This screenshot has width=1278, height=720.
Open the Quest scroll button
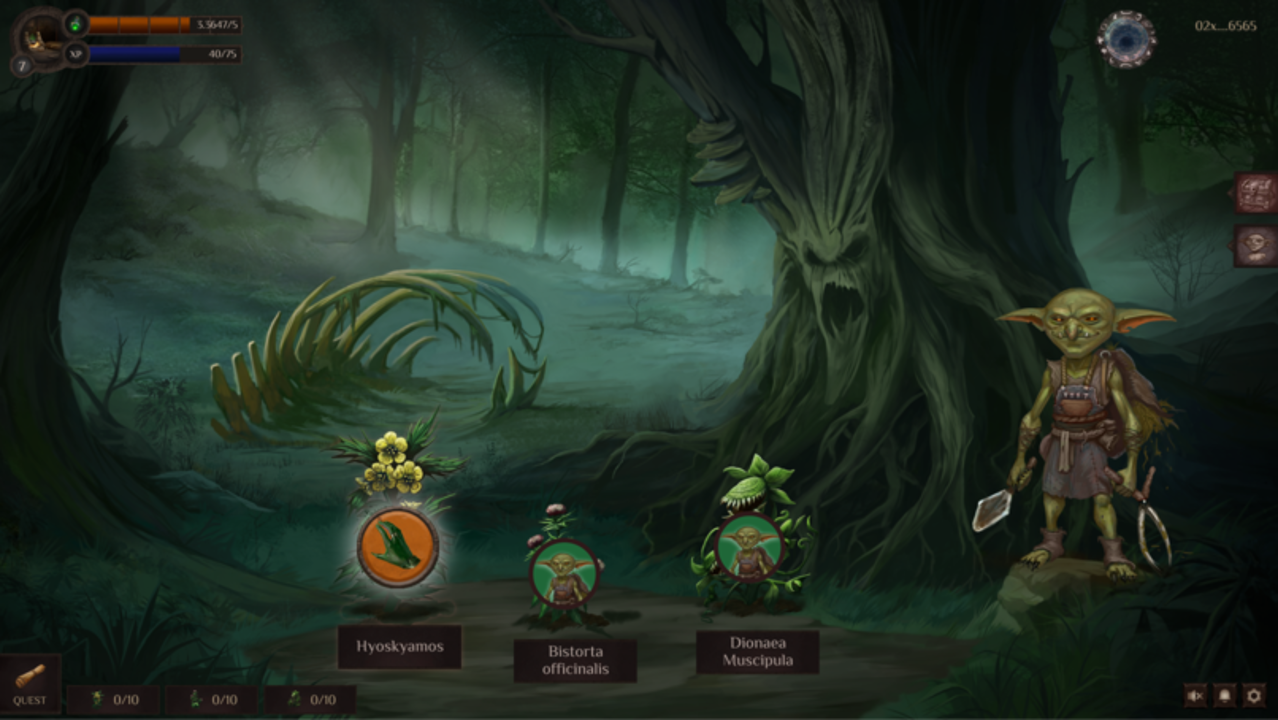[30, 684]
